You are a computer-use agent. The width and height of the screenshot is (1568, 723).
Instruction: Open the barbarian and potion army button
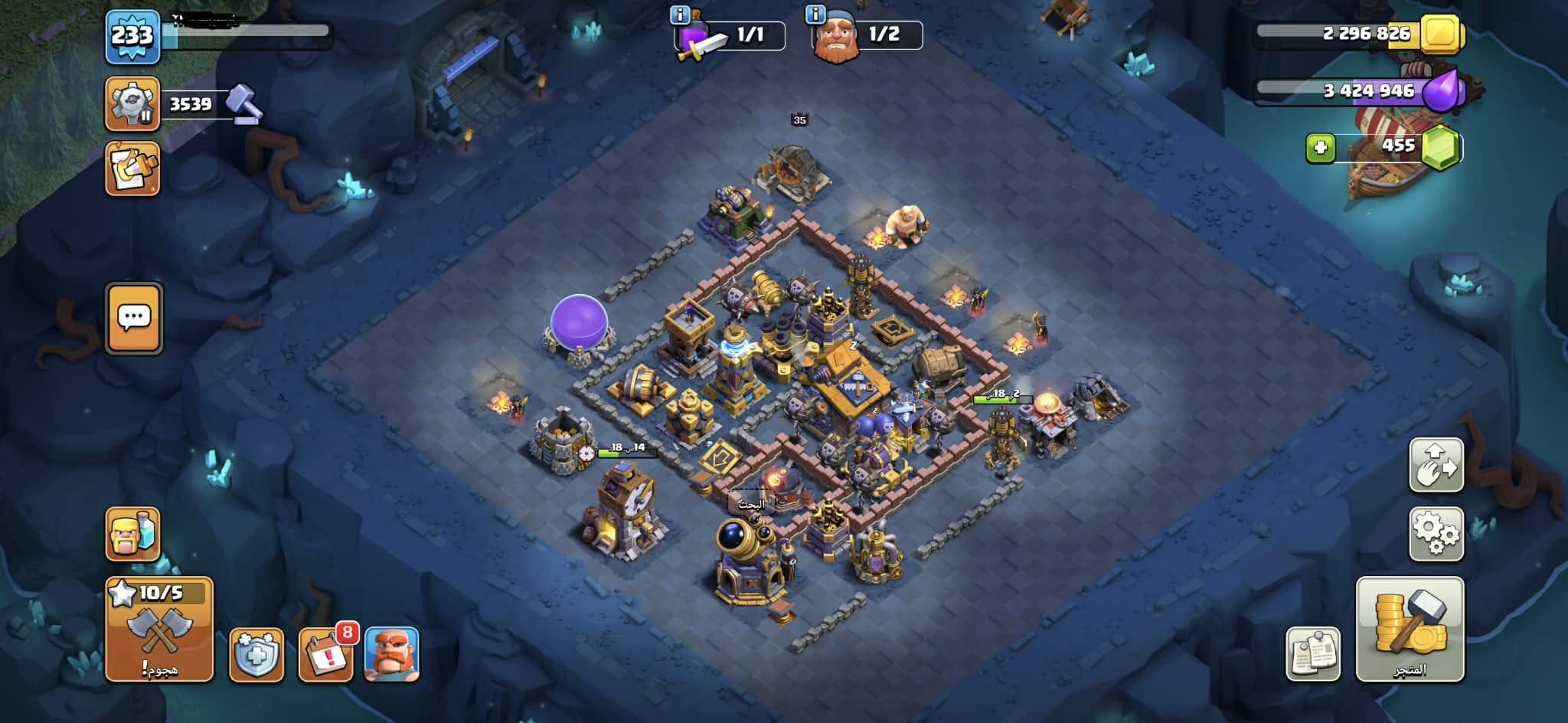(x=132, y=534)
